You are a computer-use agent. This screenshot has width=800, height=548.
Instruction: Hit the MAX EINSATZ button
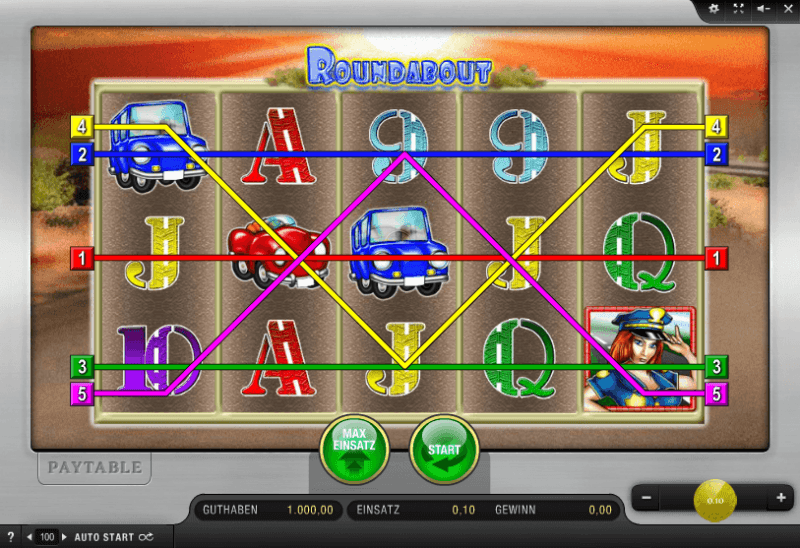click(353, 447)
